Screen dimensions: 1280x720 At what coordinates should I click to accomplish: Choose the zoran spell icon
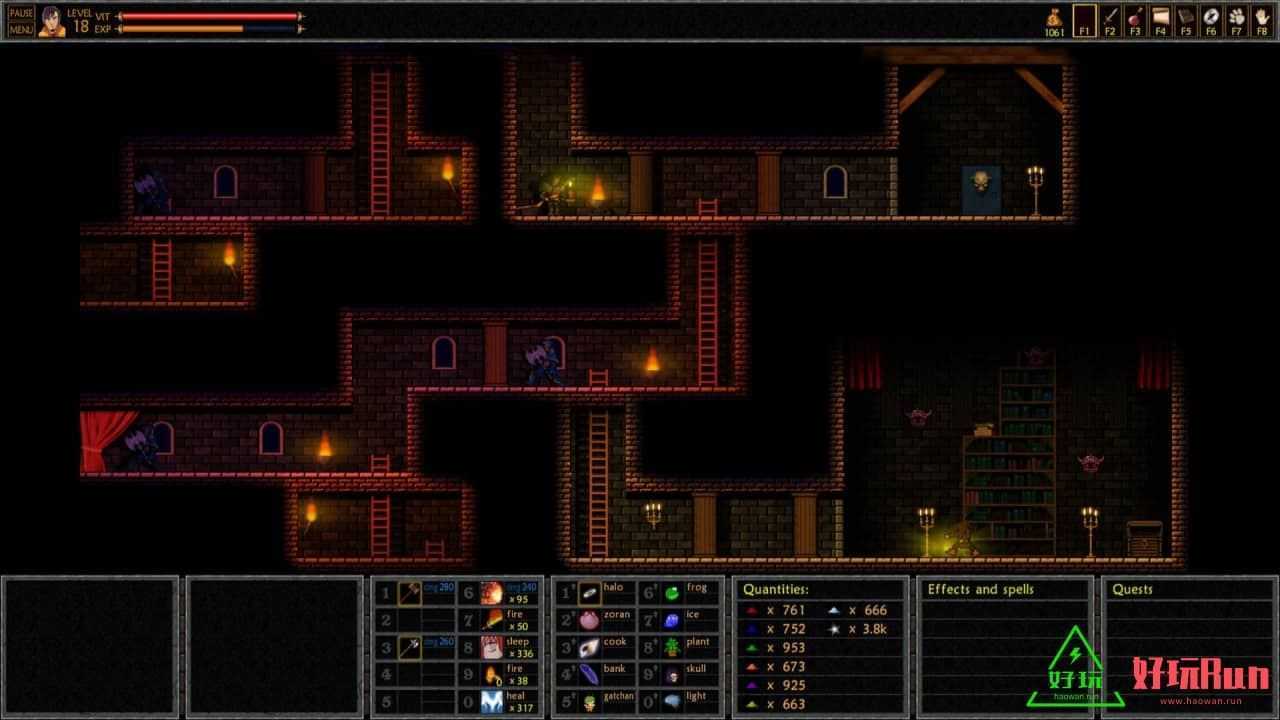(590, 621)
